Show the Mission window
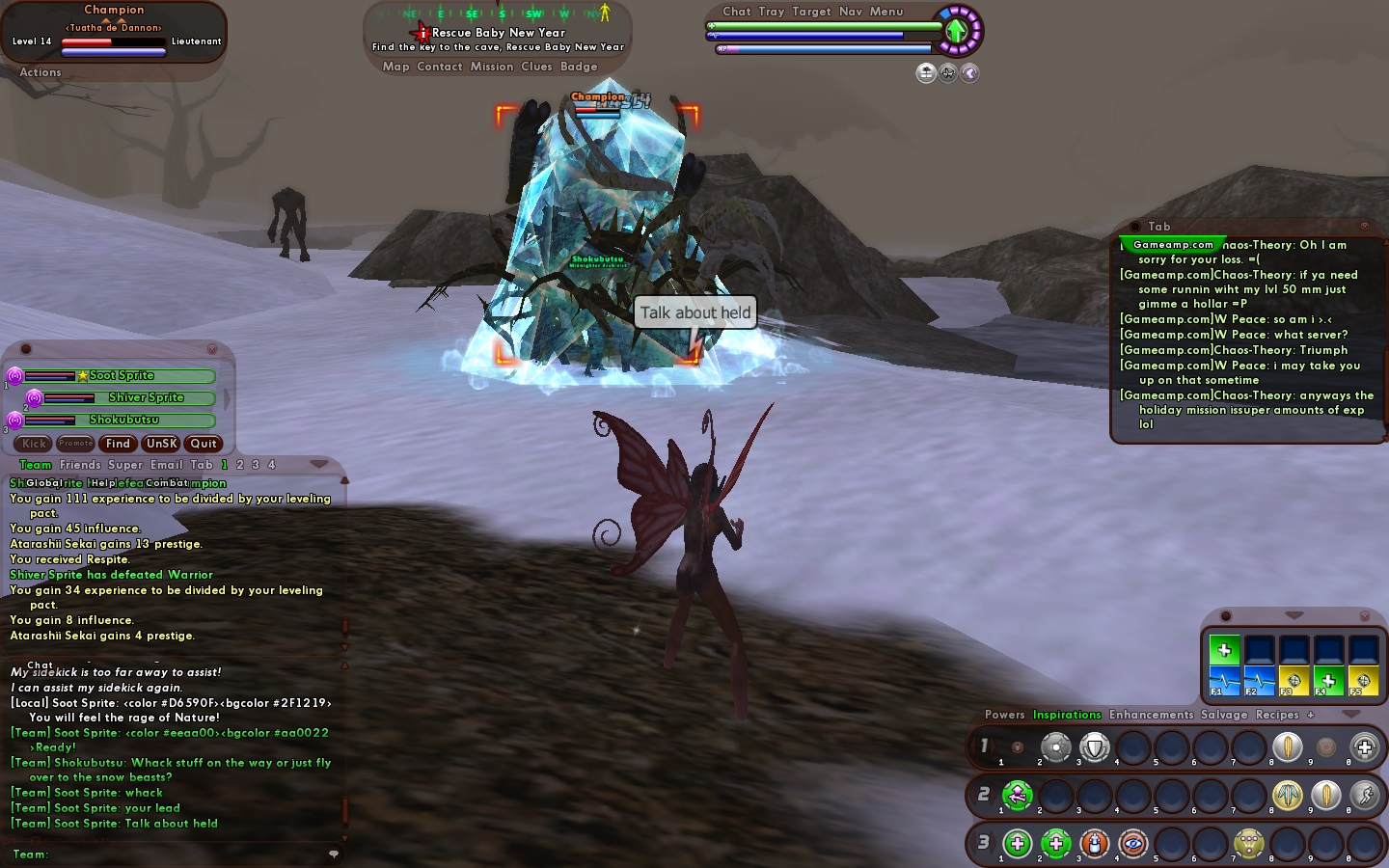This screenshot has height=868, width=1389. coord(492,67)
